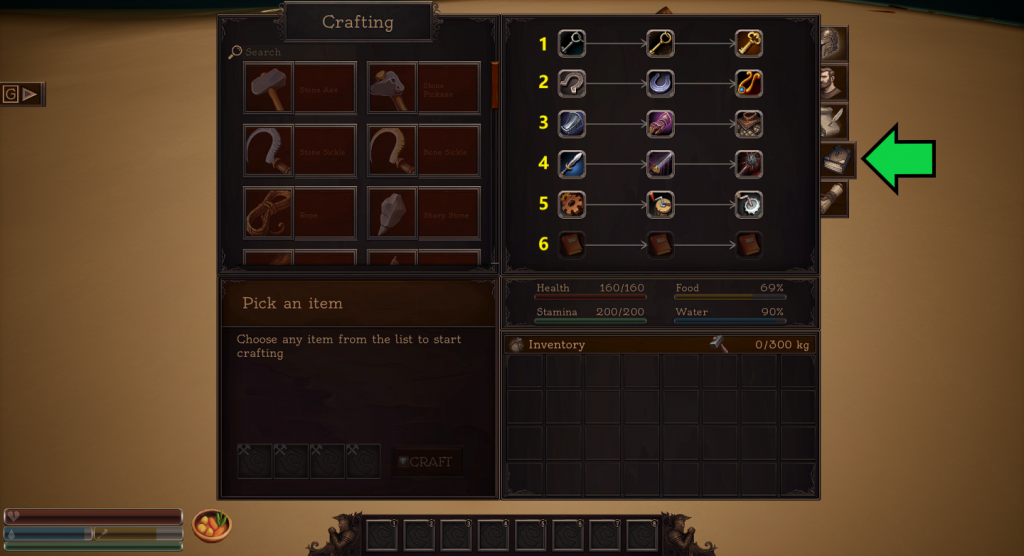
Task: Click the blue sword icon in row 4
Action: [571, 162]
